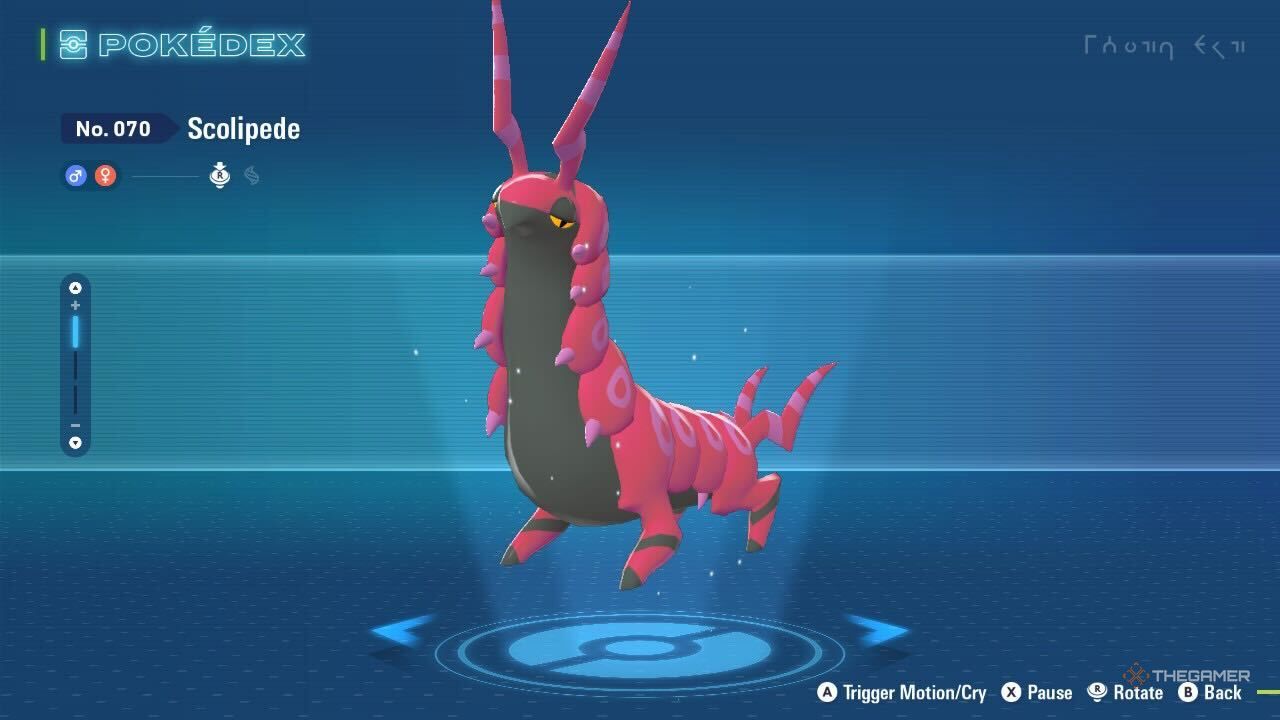1280x720 pixels.
Task: Select the Scolipede name label
Action: coord(243,128)
